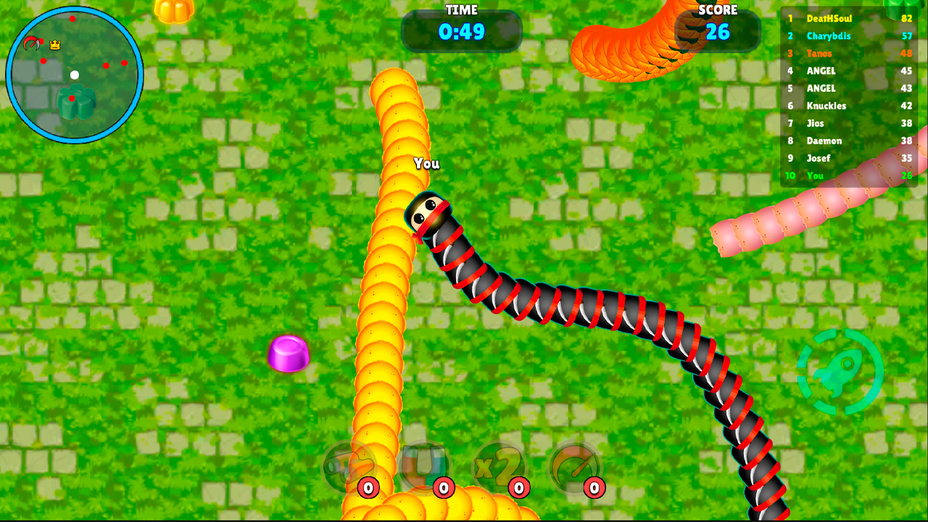Activate the magnet power-up
Screen dimensions: 928x522
[424, 466]
